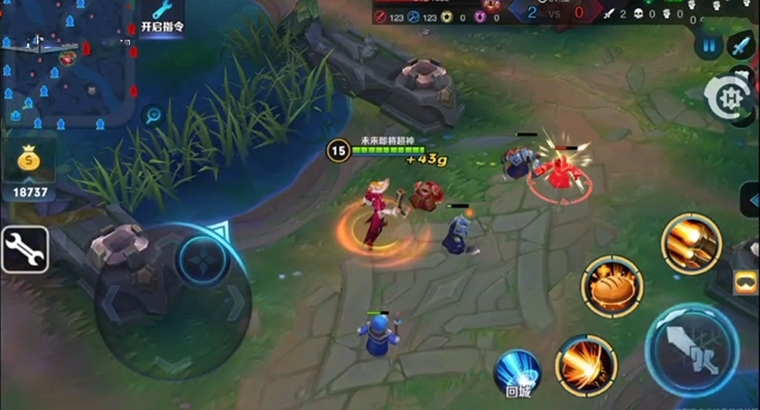Tap the sword icon in top-right corner
The height and width of the screenshot is (410, 760).
click(x=741, y=44)
